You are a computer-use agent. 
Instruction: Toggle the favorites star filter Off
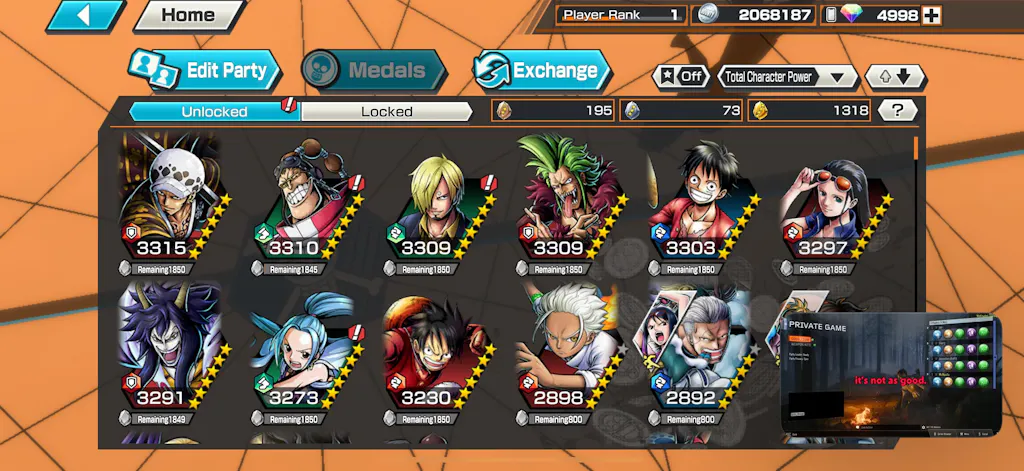tap(681, 76)
